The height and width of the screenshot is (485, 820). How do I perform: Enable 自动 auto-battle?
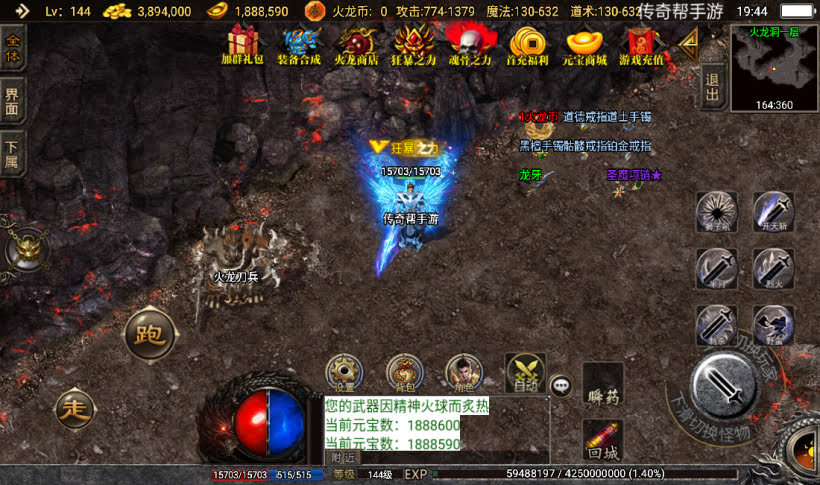pos(525,372)
